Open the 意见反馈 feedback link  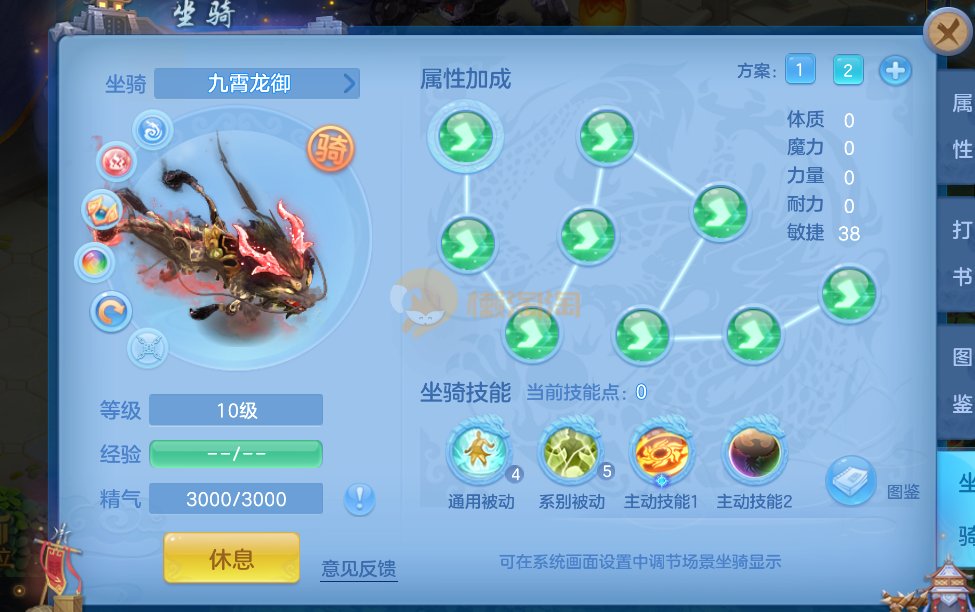coord(359,568)
